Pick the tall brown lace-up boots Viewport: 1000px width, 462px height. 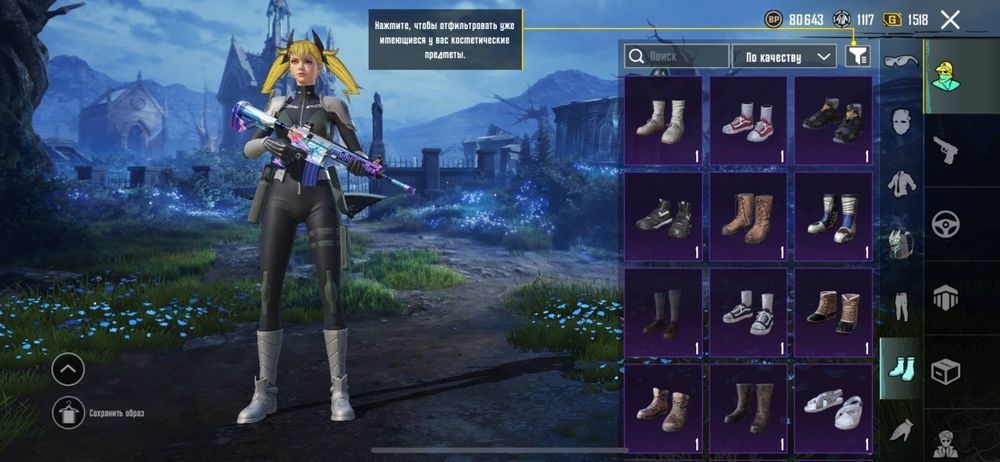click(748, 216)
